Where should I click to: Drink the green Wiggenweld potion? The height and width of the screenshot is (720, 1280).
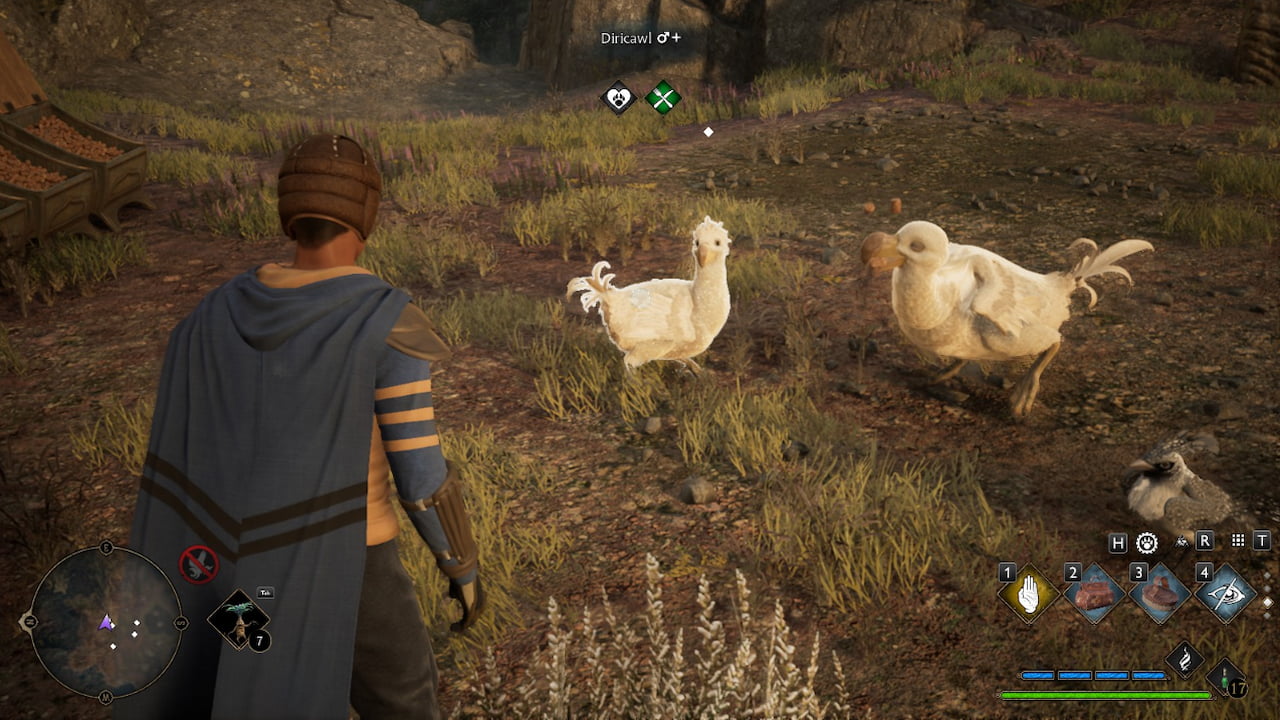(x=1225, y=677)
